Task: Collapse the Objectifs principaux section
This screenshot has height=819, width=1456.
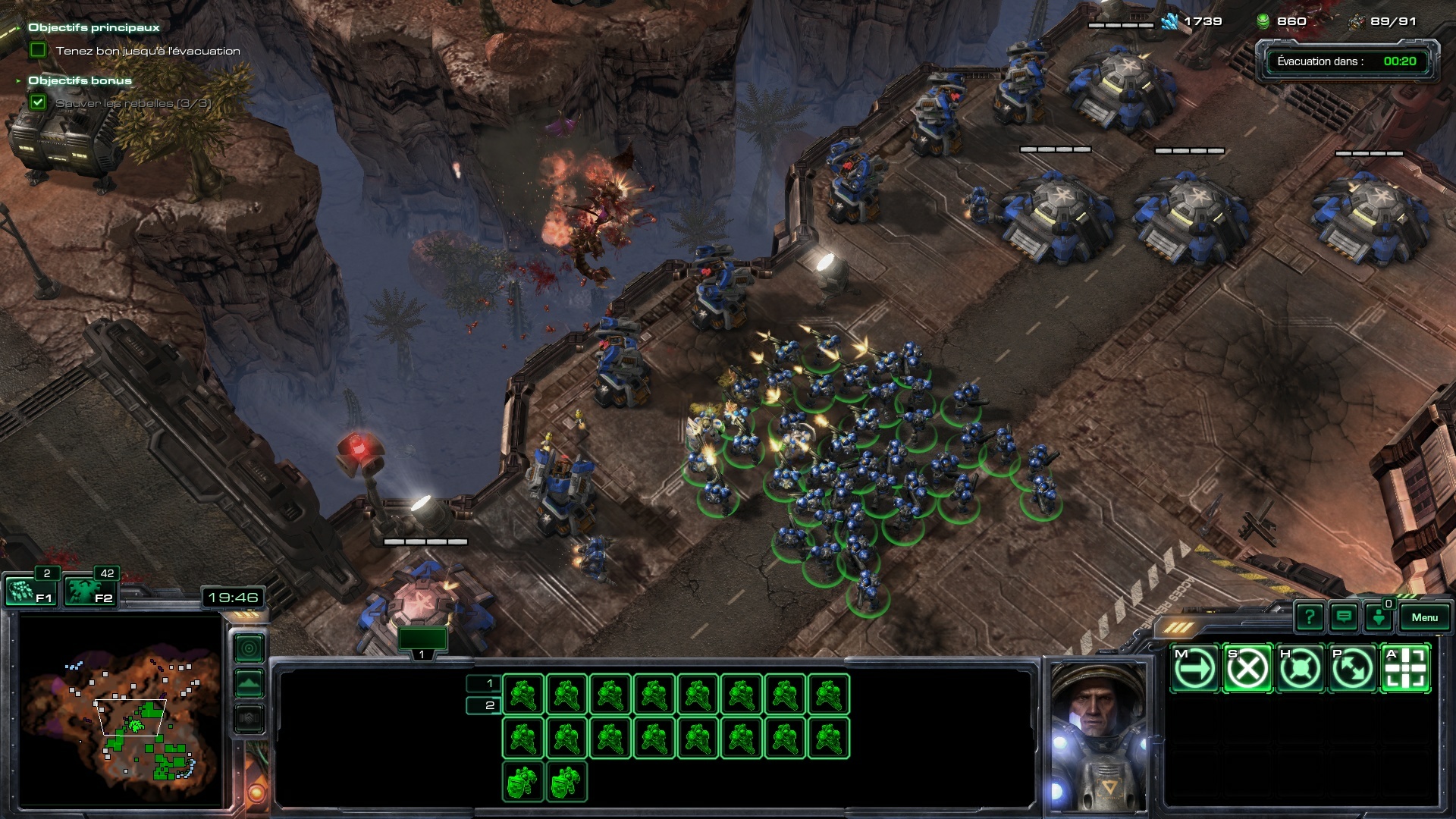Action: click(17, 28)
